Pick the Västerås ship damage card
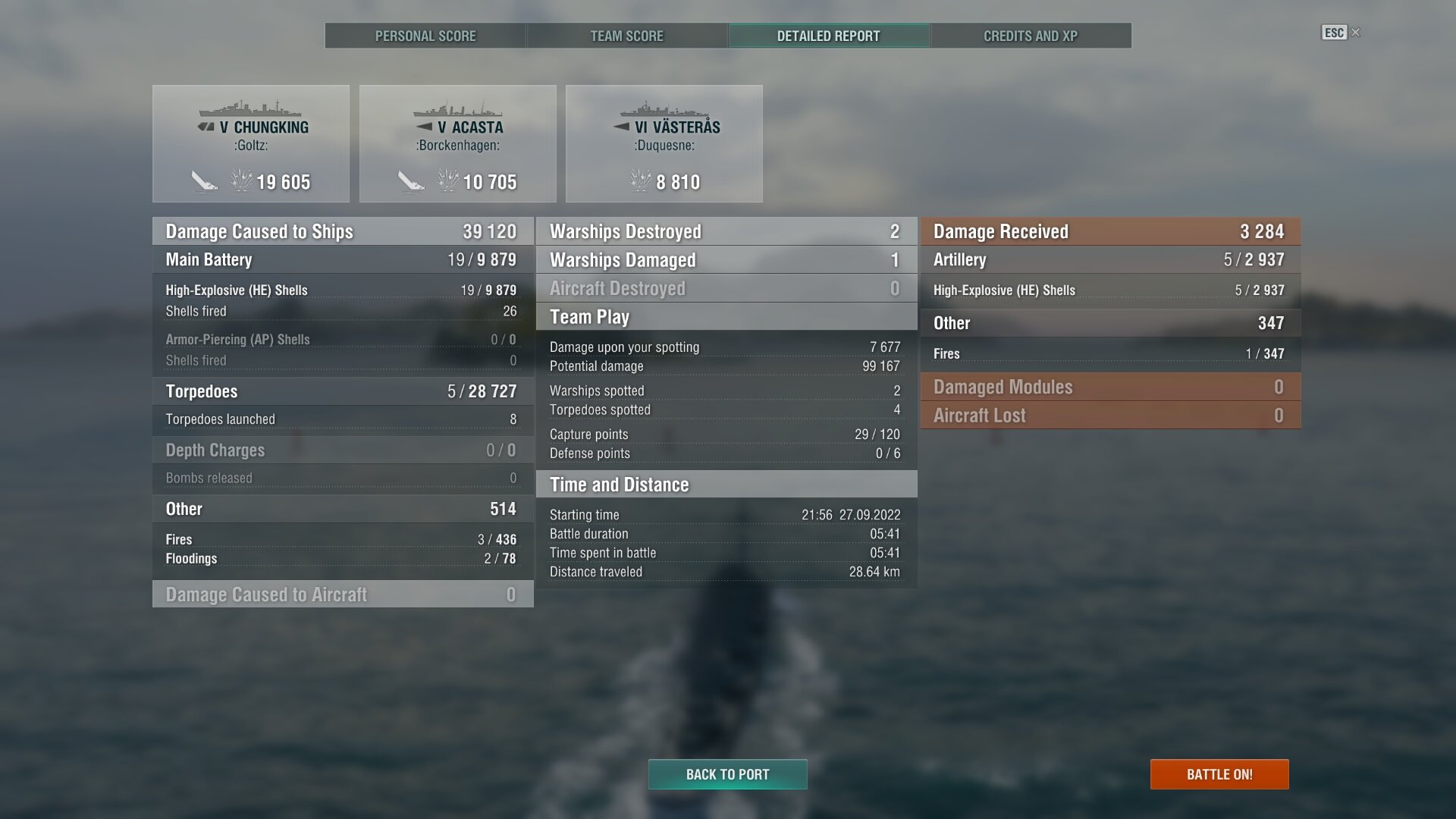1456x819 pixels. (664, 143)
